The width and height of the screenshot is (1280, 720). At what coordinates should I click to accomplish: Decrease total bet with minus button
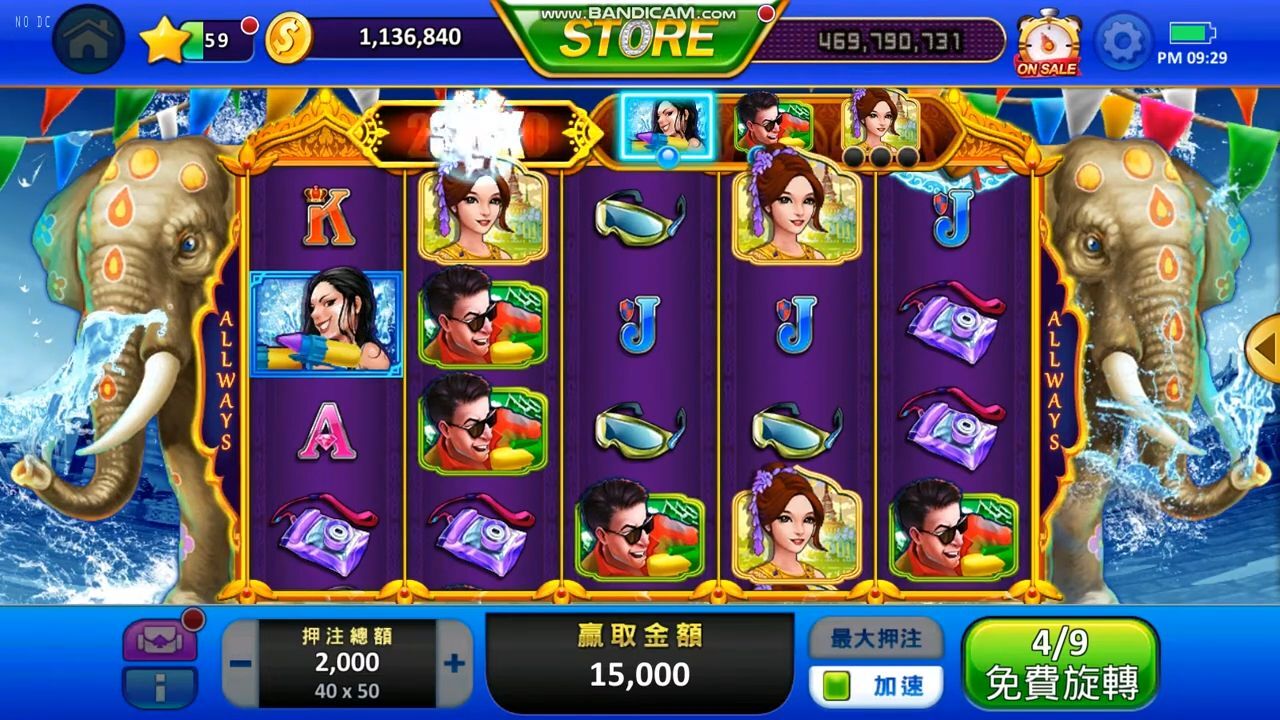241,663
